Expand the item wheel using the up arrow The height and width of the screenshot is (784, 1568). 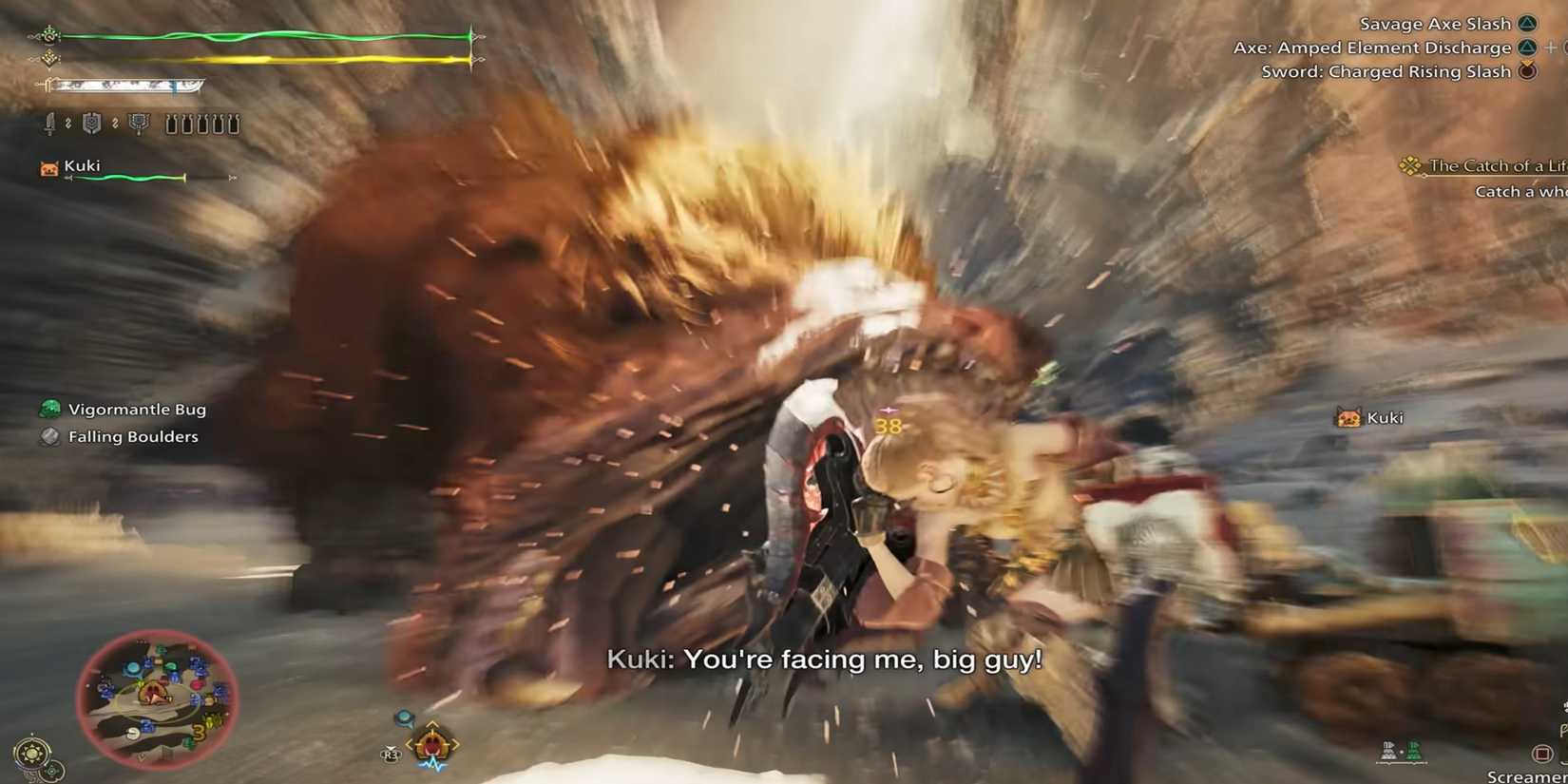[x=432, y=724]
